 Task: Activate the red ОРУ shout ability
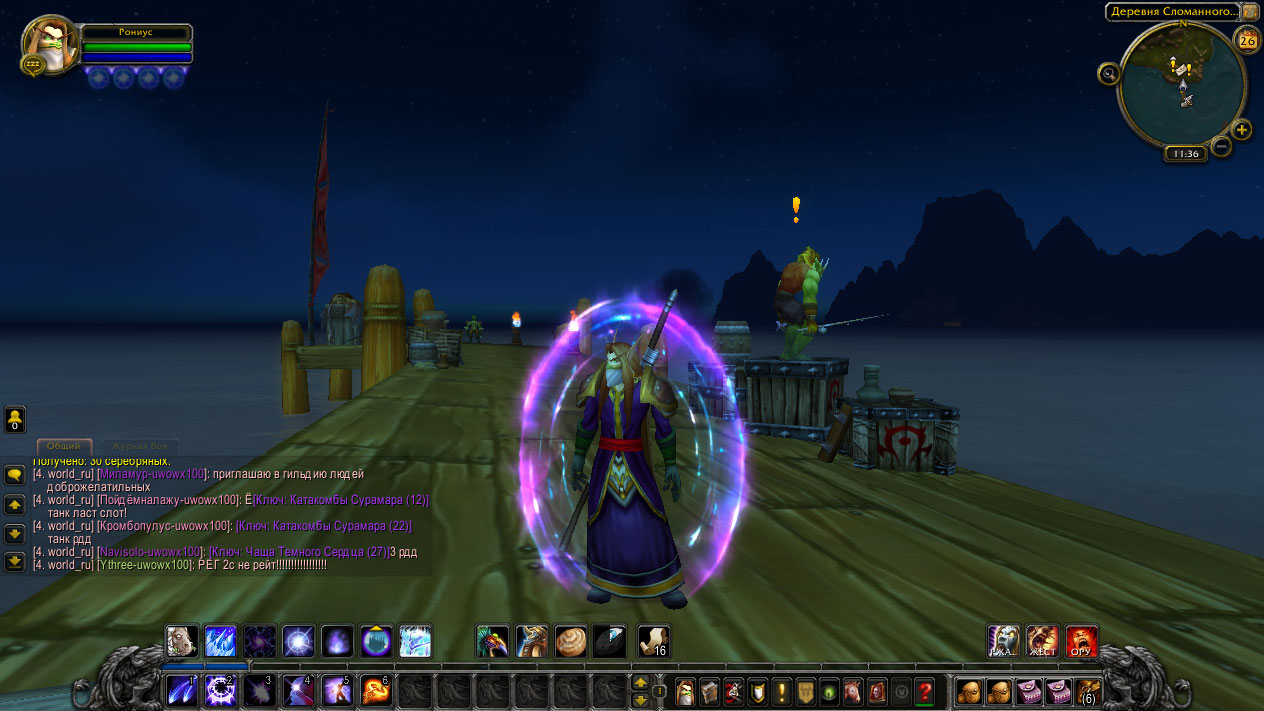(x=1081, y=641)
